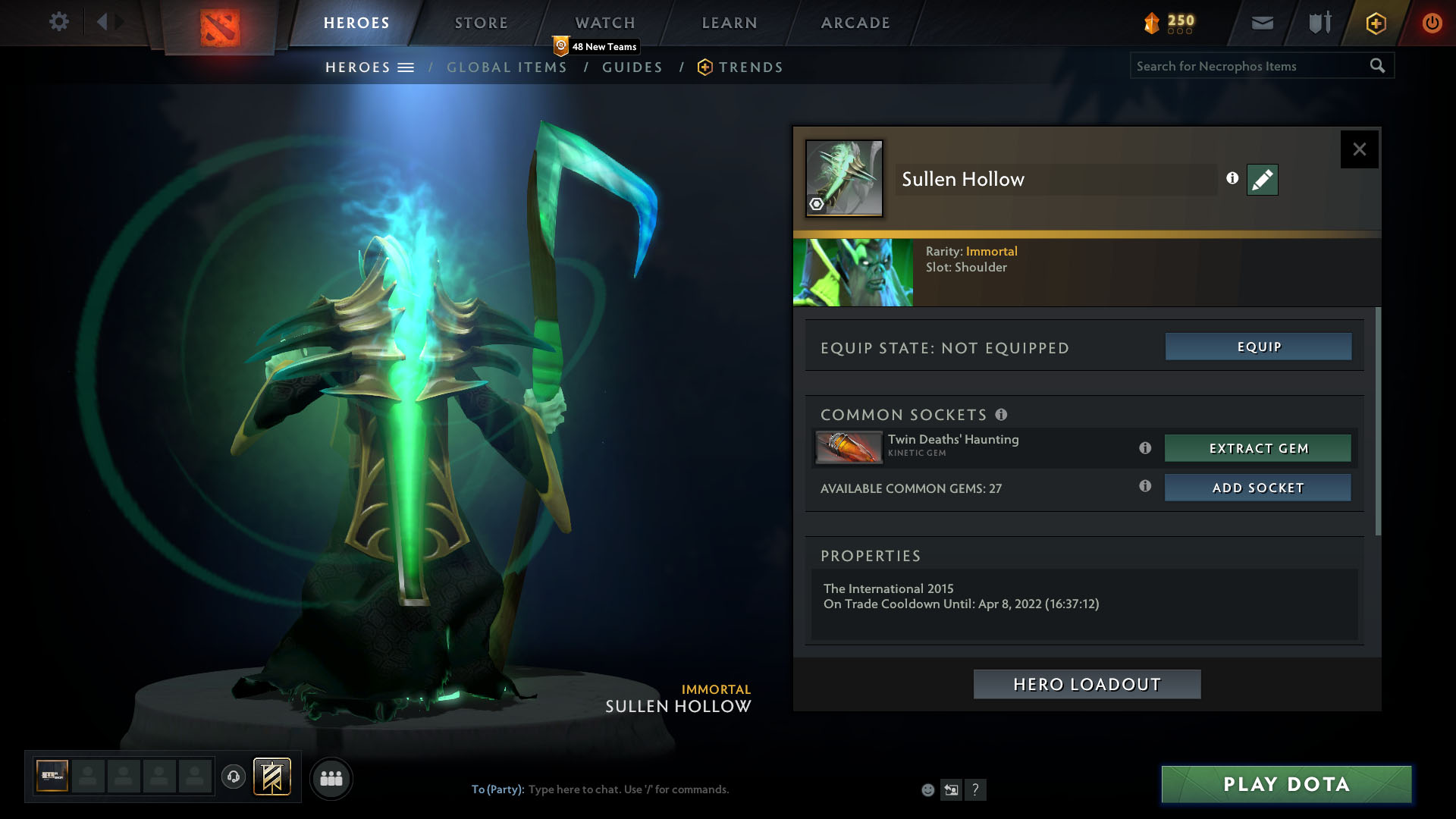Select the Arcade tab

point(855,23)
